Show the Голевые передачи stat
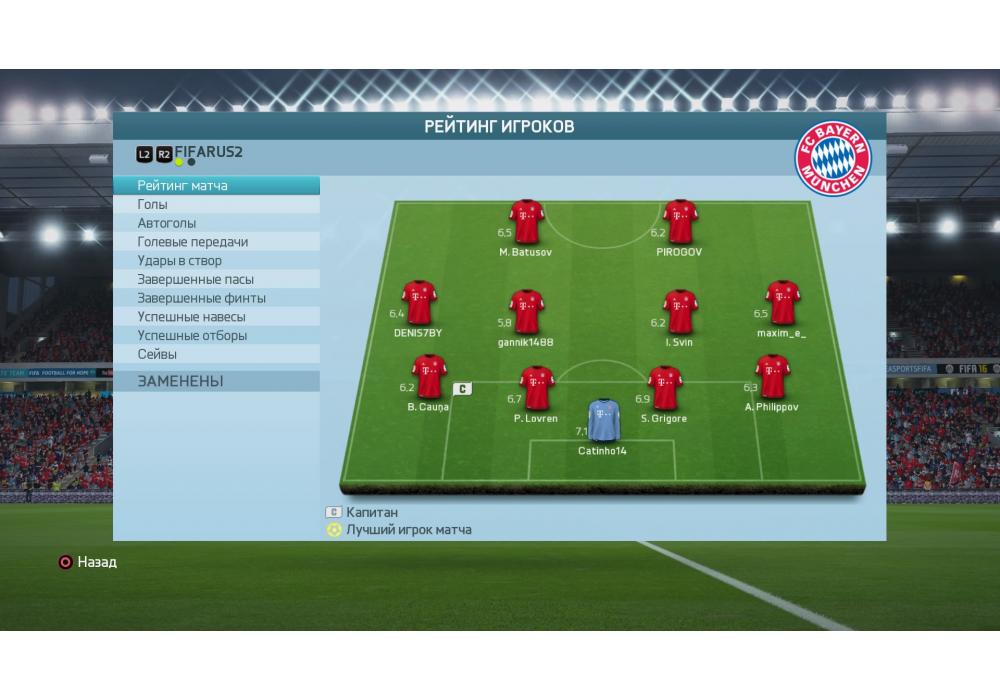 [216, 242]
